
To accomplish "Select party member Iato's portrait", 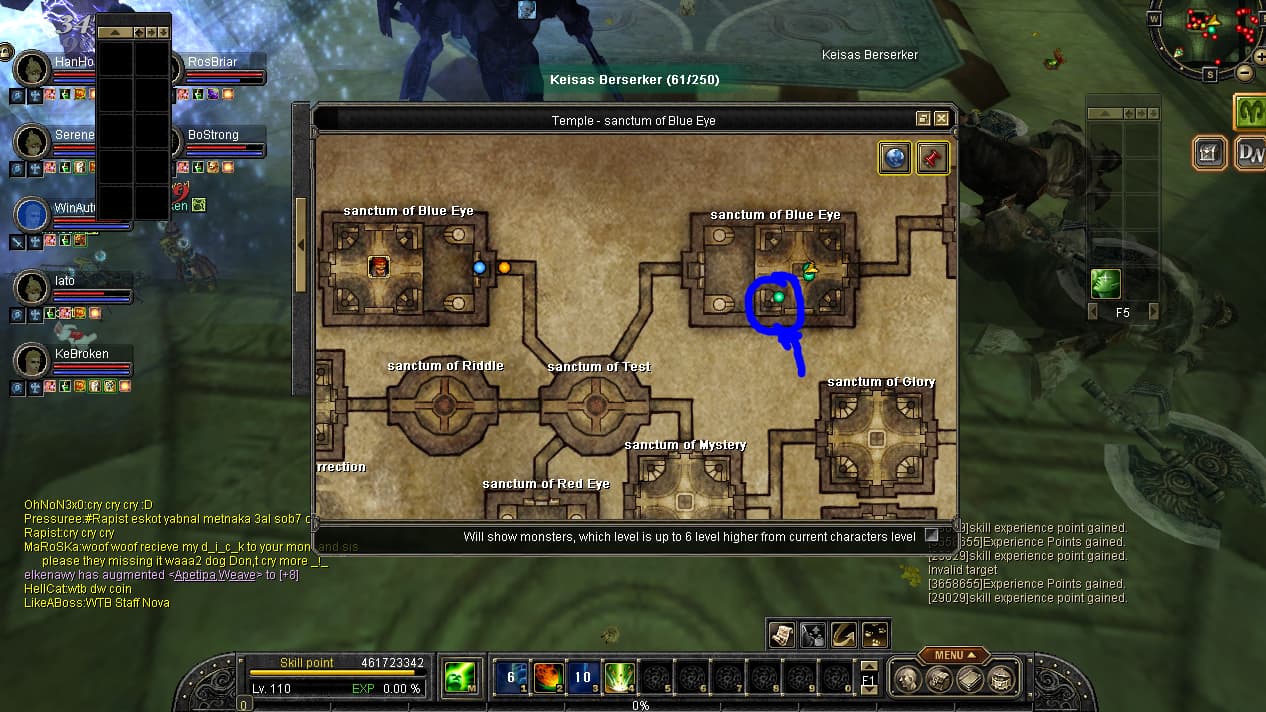I will click(x=33, y=289).
